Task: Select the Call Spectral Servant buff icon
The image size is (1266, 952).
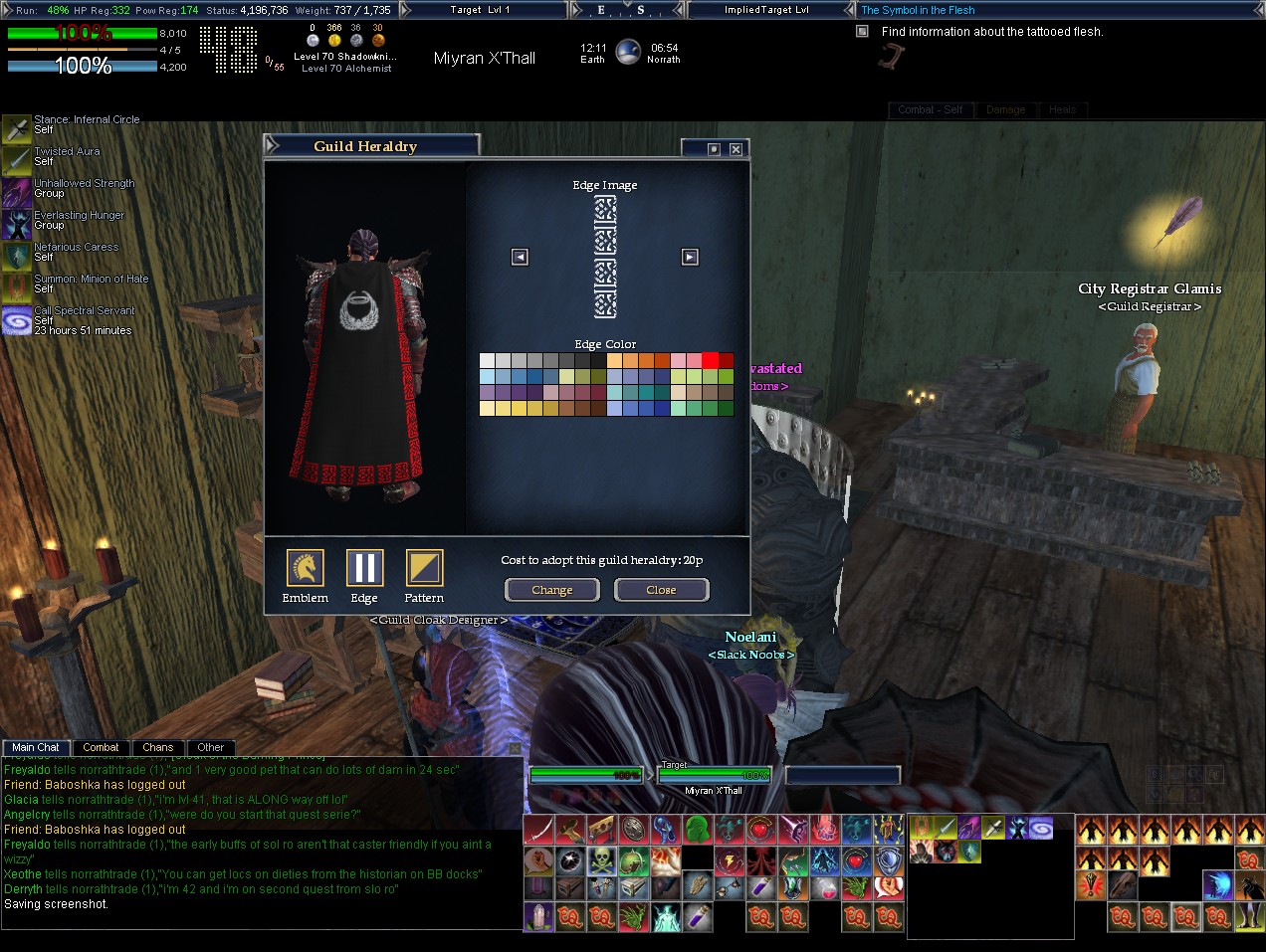Action: coord(16,320)
